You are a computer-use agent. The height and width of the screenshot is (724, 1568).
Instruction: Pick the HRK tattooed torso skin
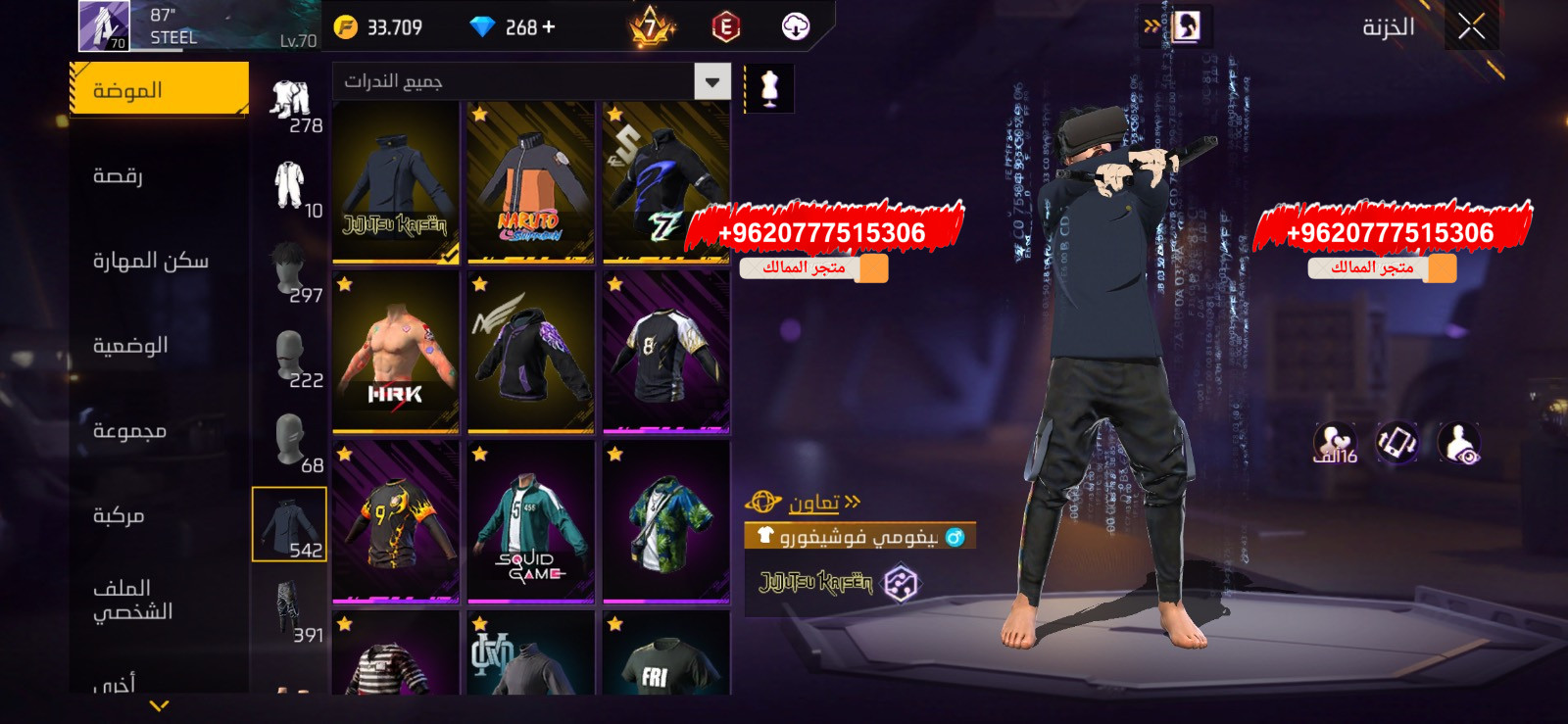[396, 353]
